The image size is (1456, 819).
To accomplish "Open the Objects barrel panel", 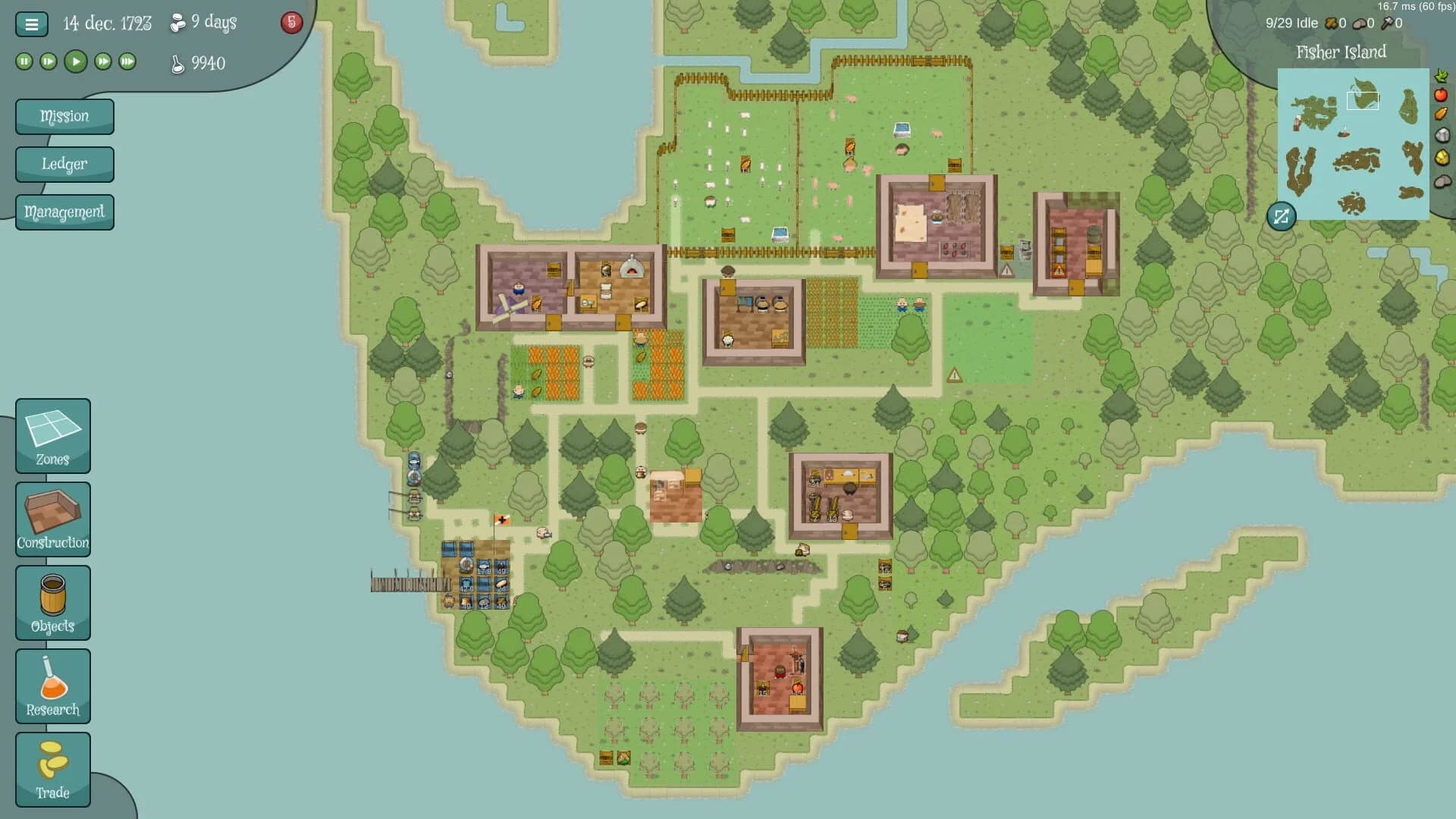I will point(52,602).
